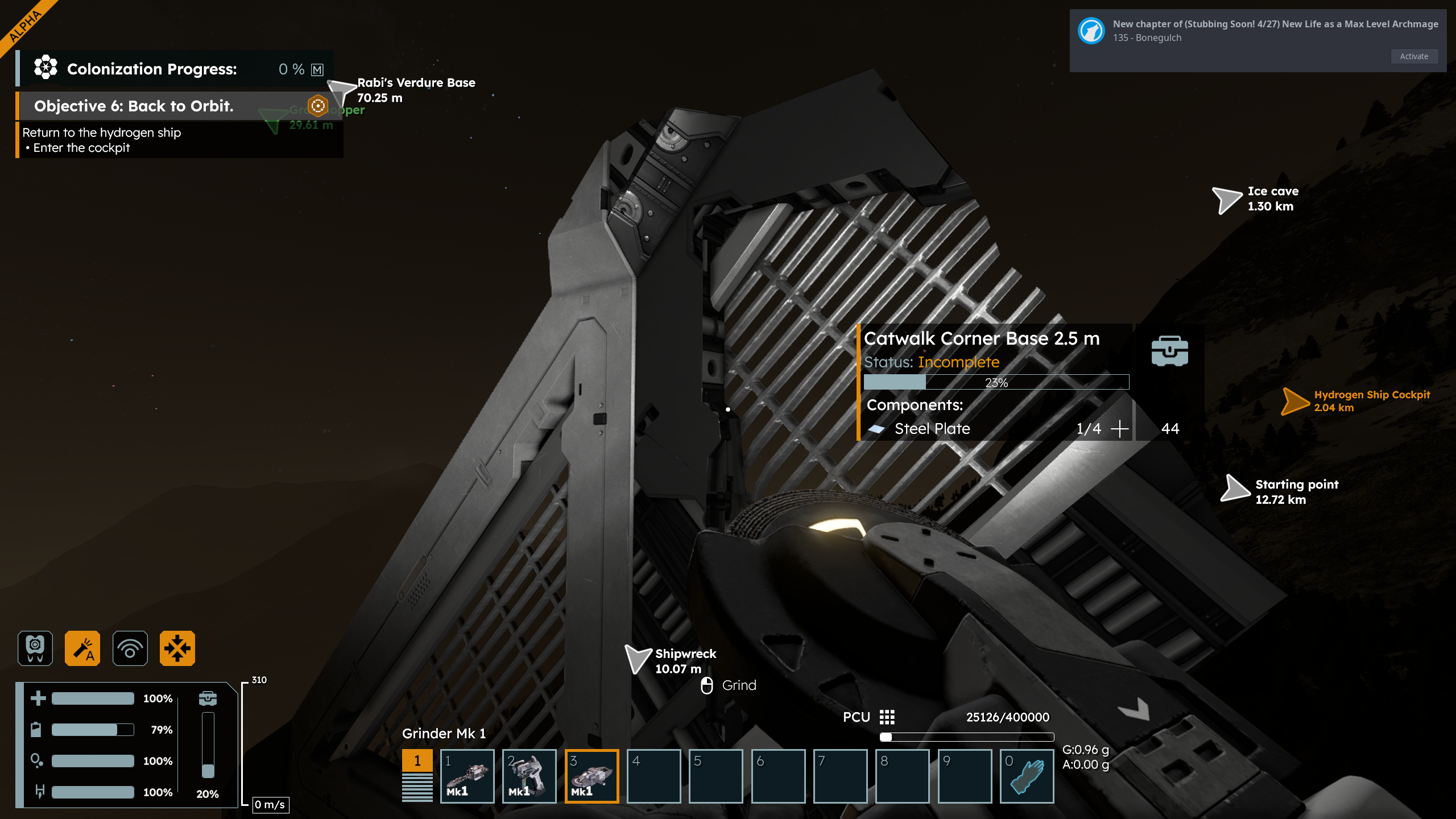Select the drill Mk1 hotbar slot
The height and width of the screenshot is (819, 1456).
tap(467, 776)
